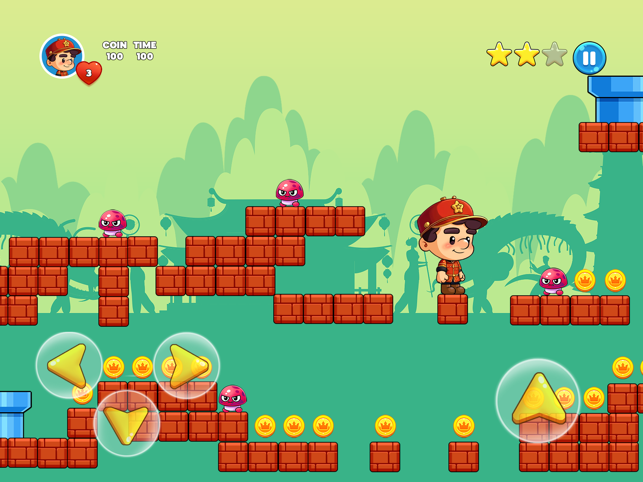
Task: Tap the left arrow move button
Action: tap(69, 365)
